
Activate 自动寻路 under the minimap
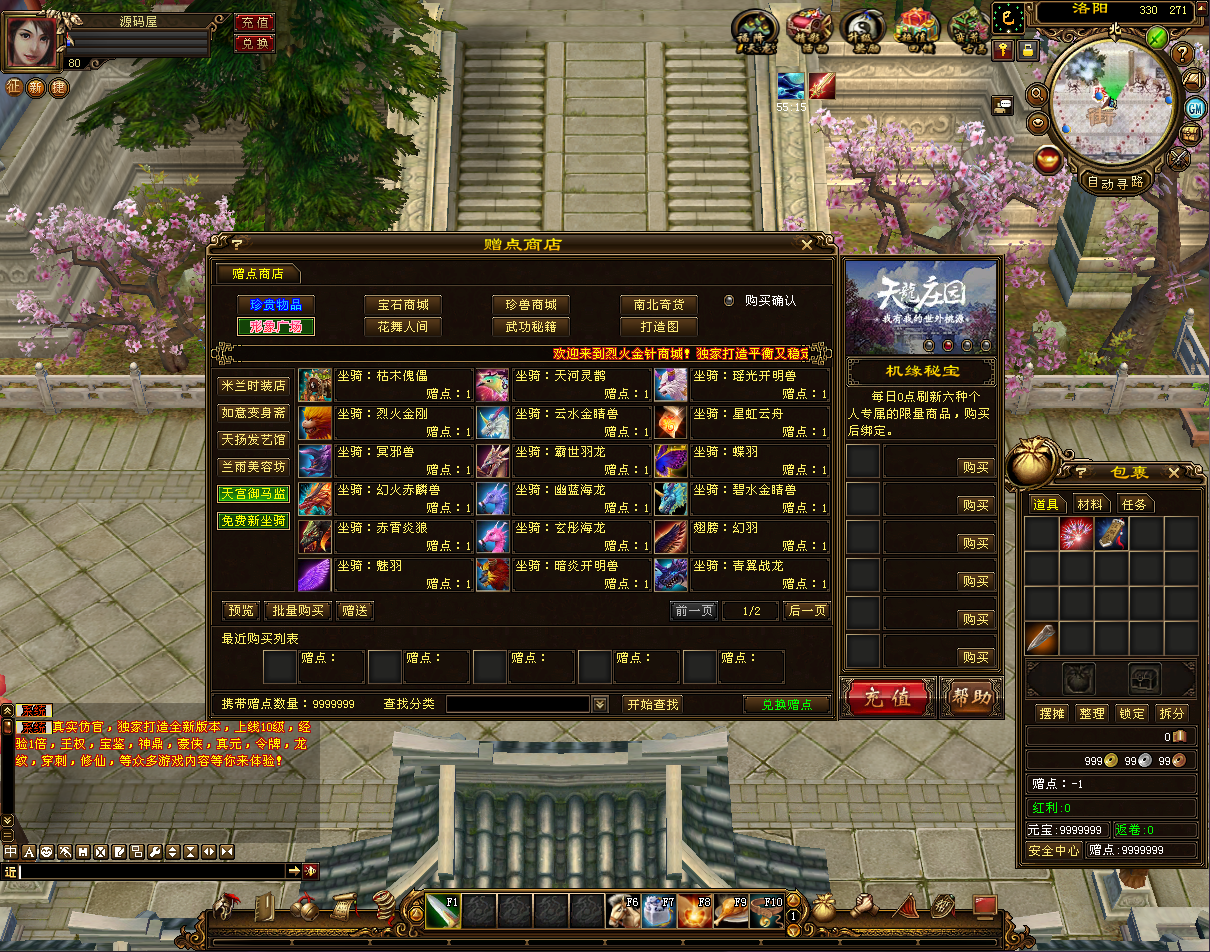(1116, 182)
